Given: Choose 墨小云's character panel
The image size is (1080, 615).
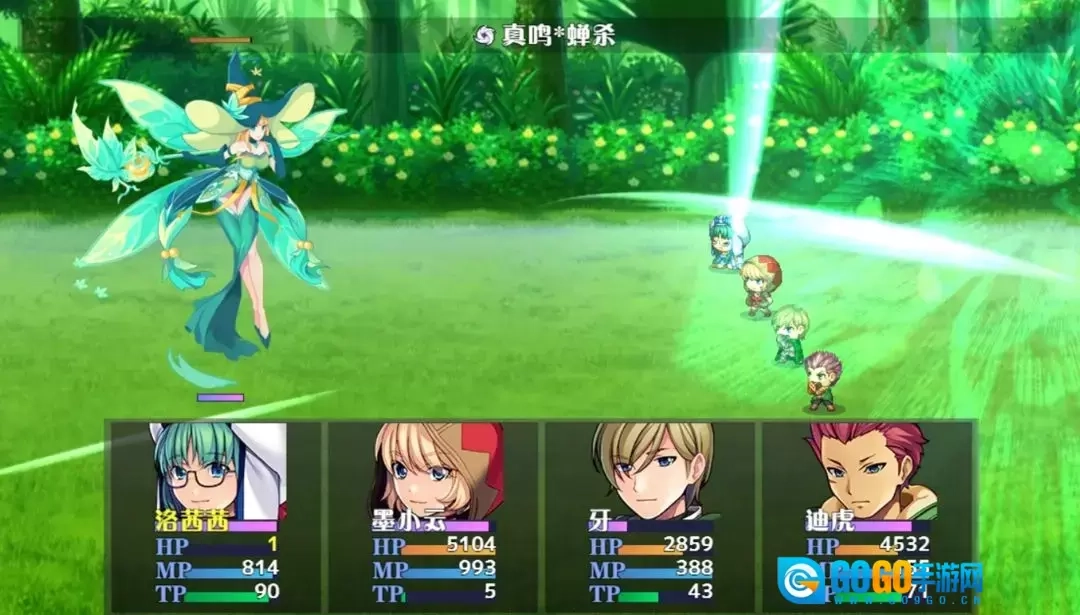Looking at the screenshot, I should point(434,516).
